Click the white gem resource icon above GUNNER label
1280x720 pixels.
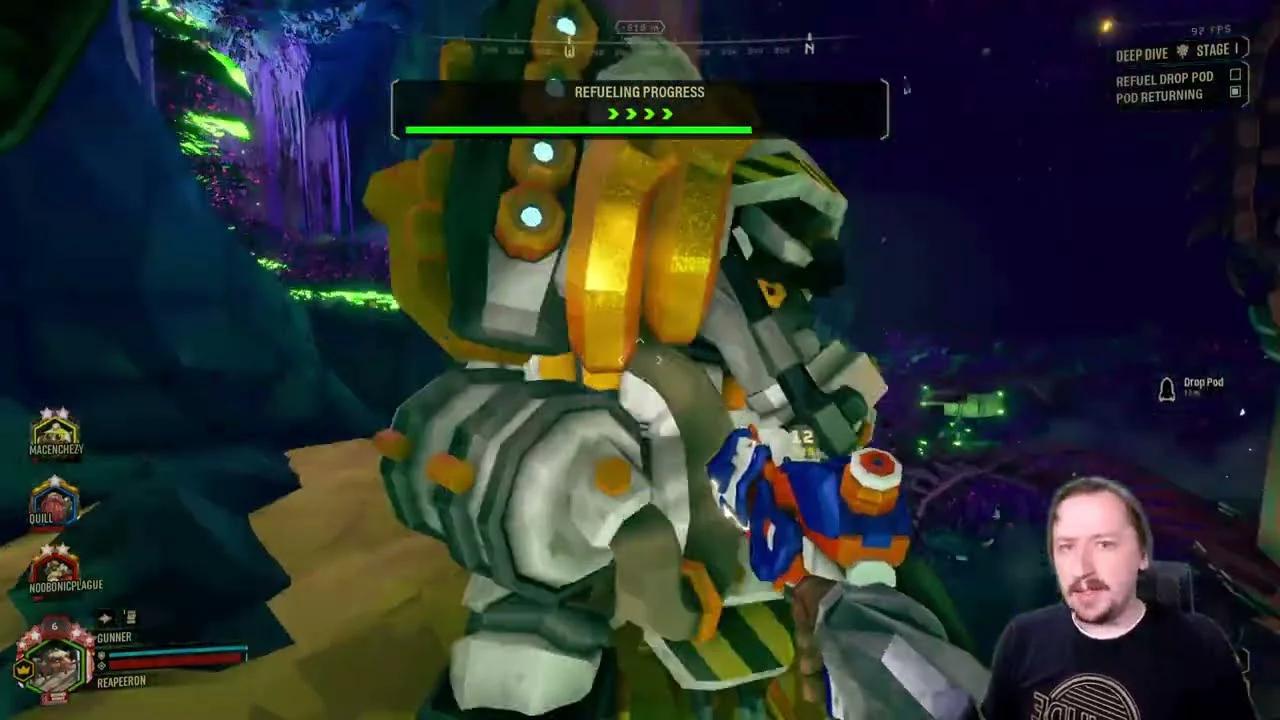tap(103, 618)
